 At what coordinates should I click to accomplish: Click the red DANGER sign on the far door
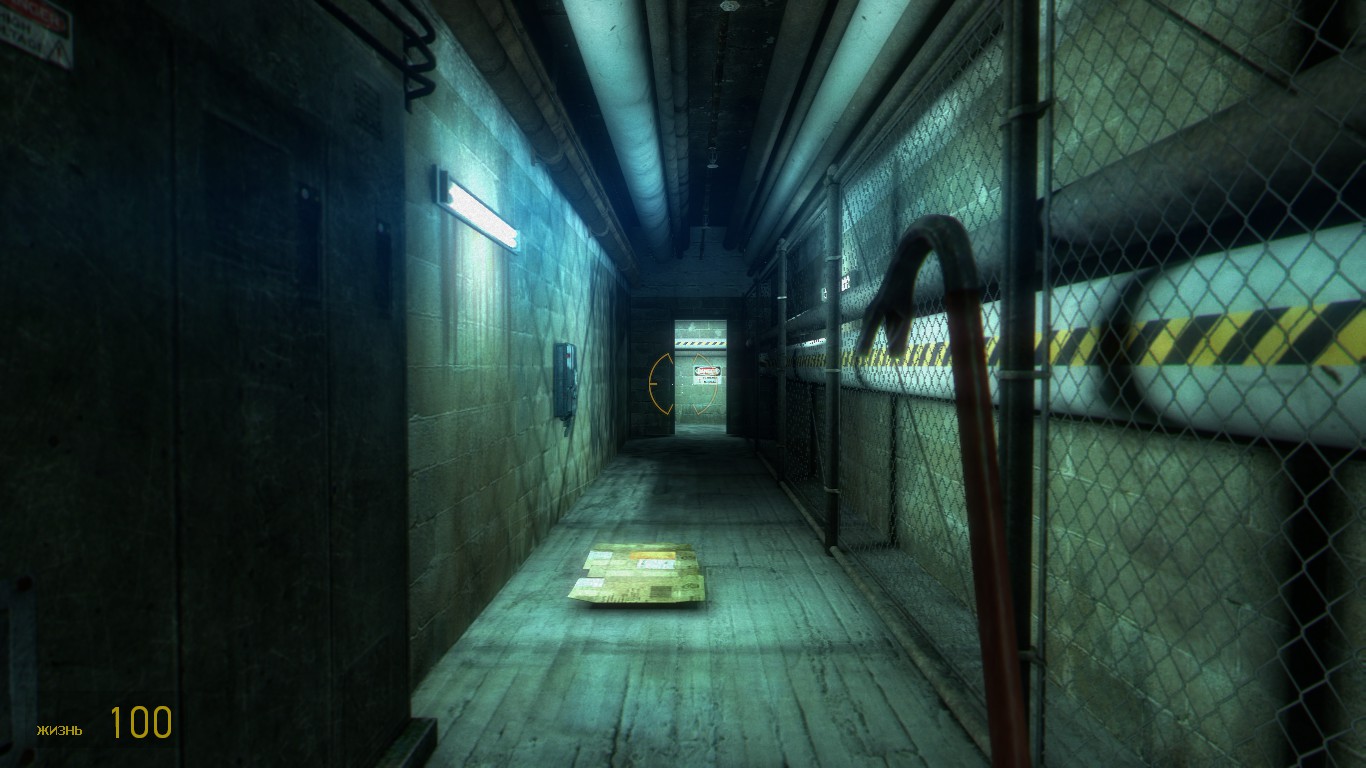pos(706,372)
